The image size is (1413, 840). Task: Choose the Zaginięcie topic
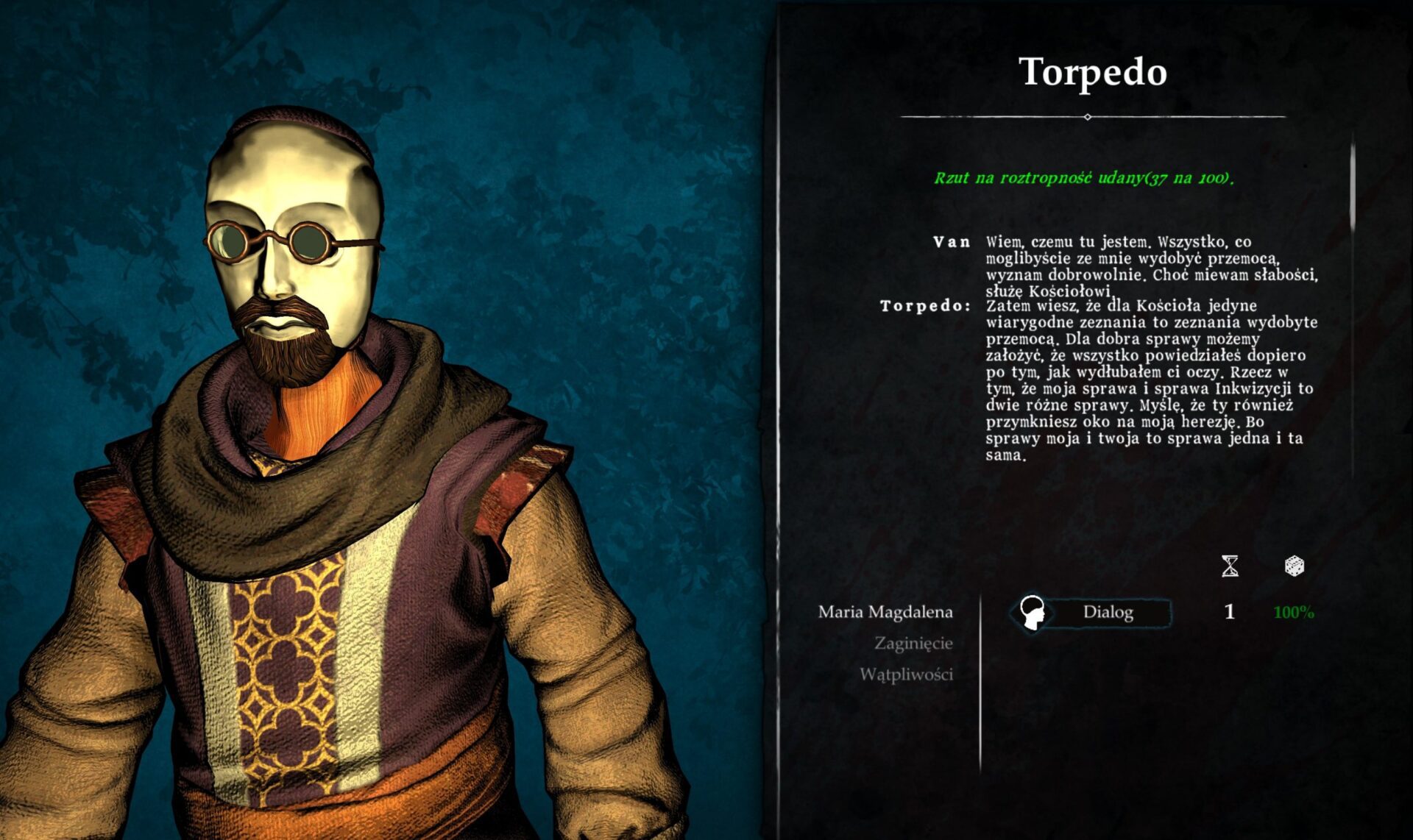[913, 644]
